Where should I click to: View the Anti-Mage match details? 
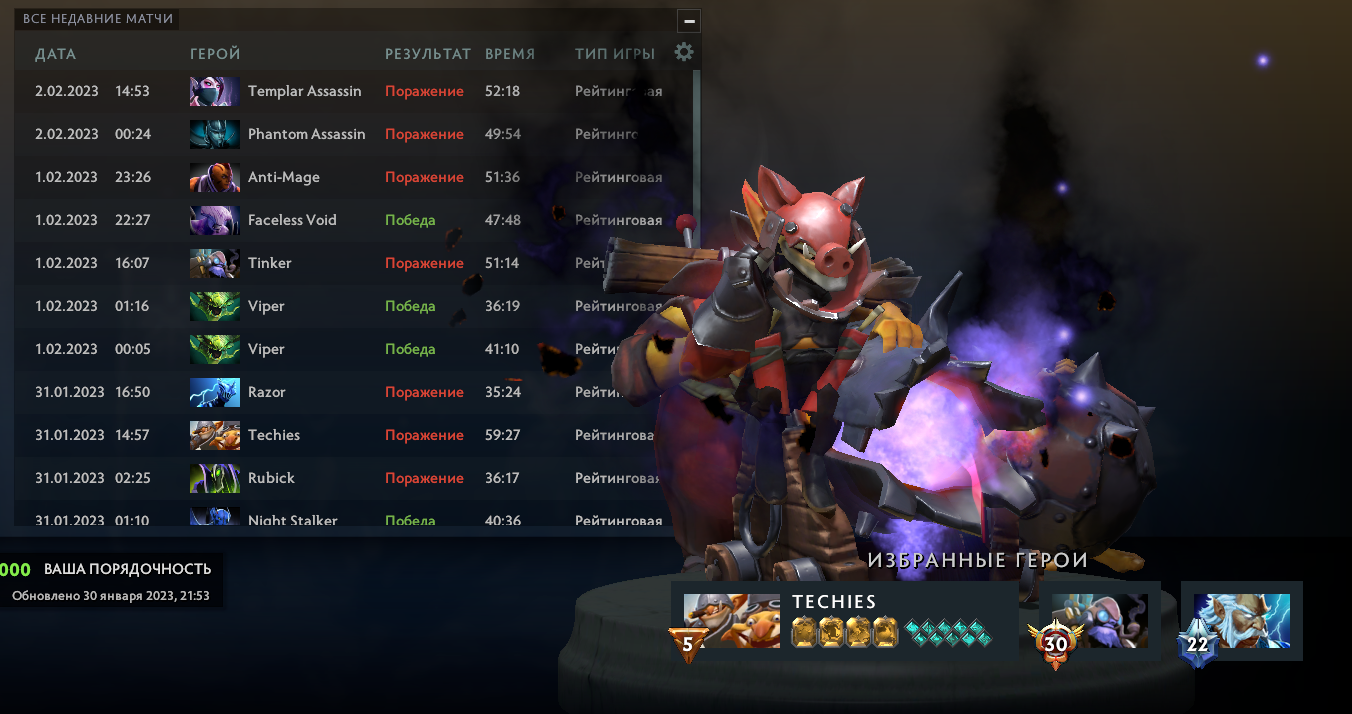284,178
